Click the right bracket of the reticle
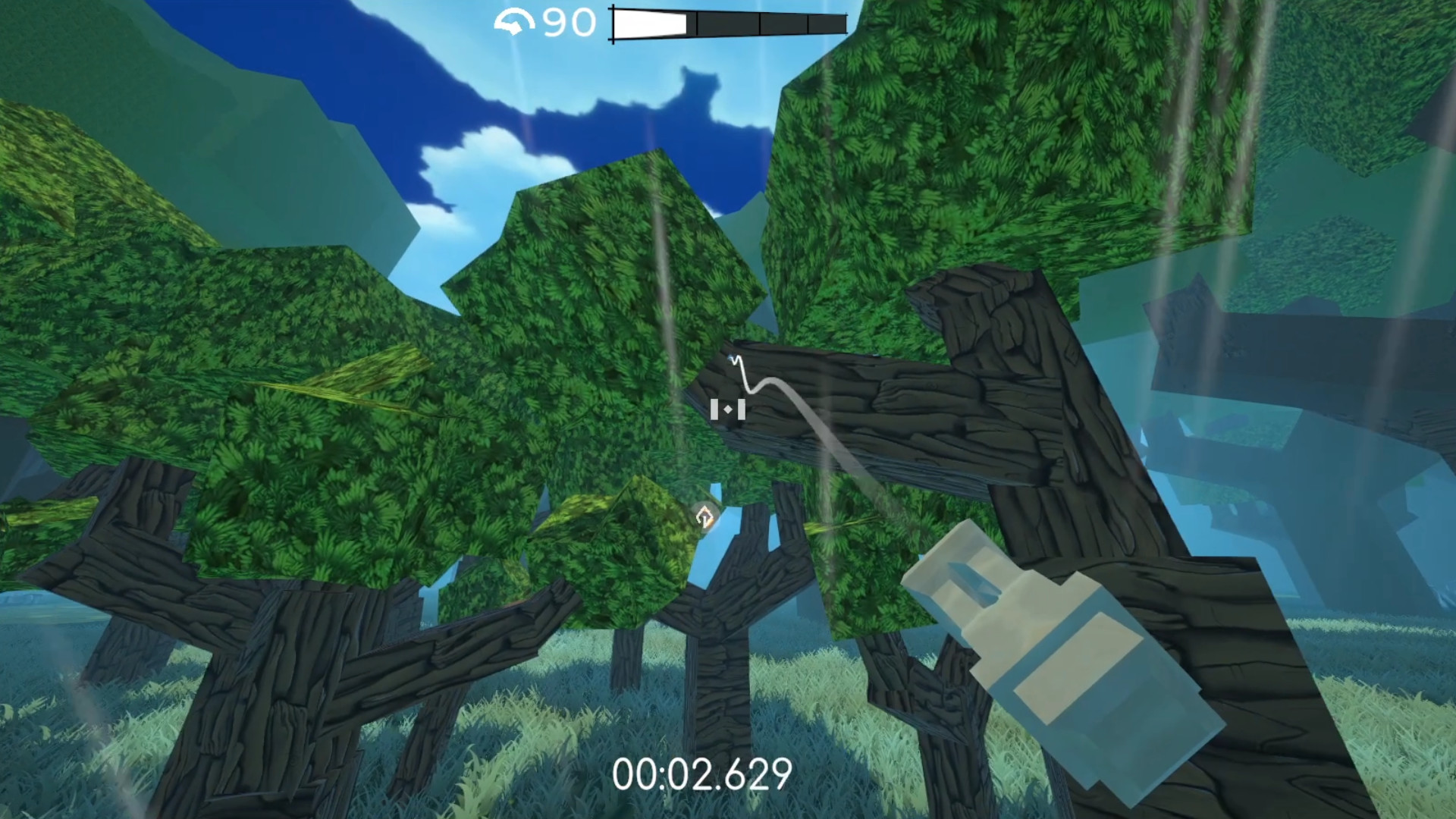Viewport: 1456px width, 819px height. [x=742, y=409]
